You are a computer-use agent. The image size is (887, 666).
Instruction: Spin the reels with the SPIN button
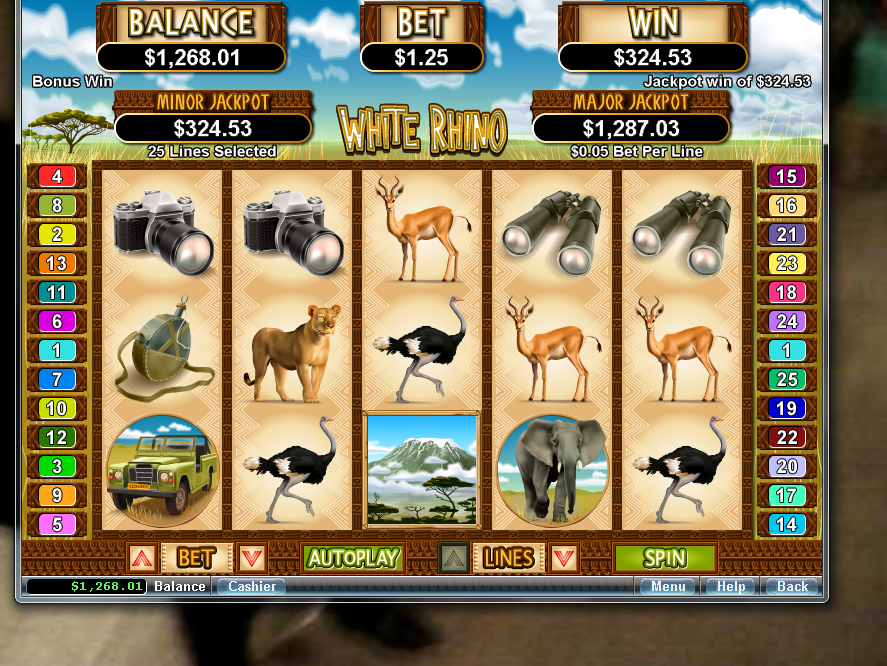(x=665, y=558)
